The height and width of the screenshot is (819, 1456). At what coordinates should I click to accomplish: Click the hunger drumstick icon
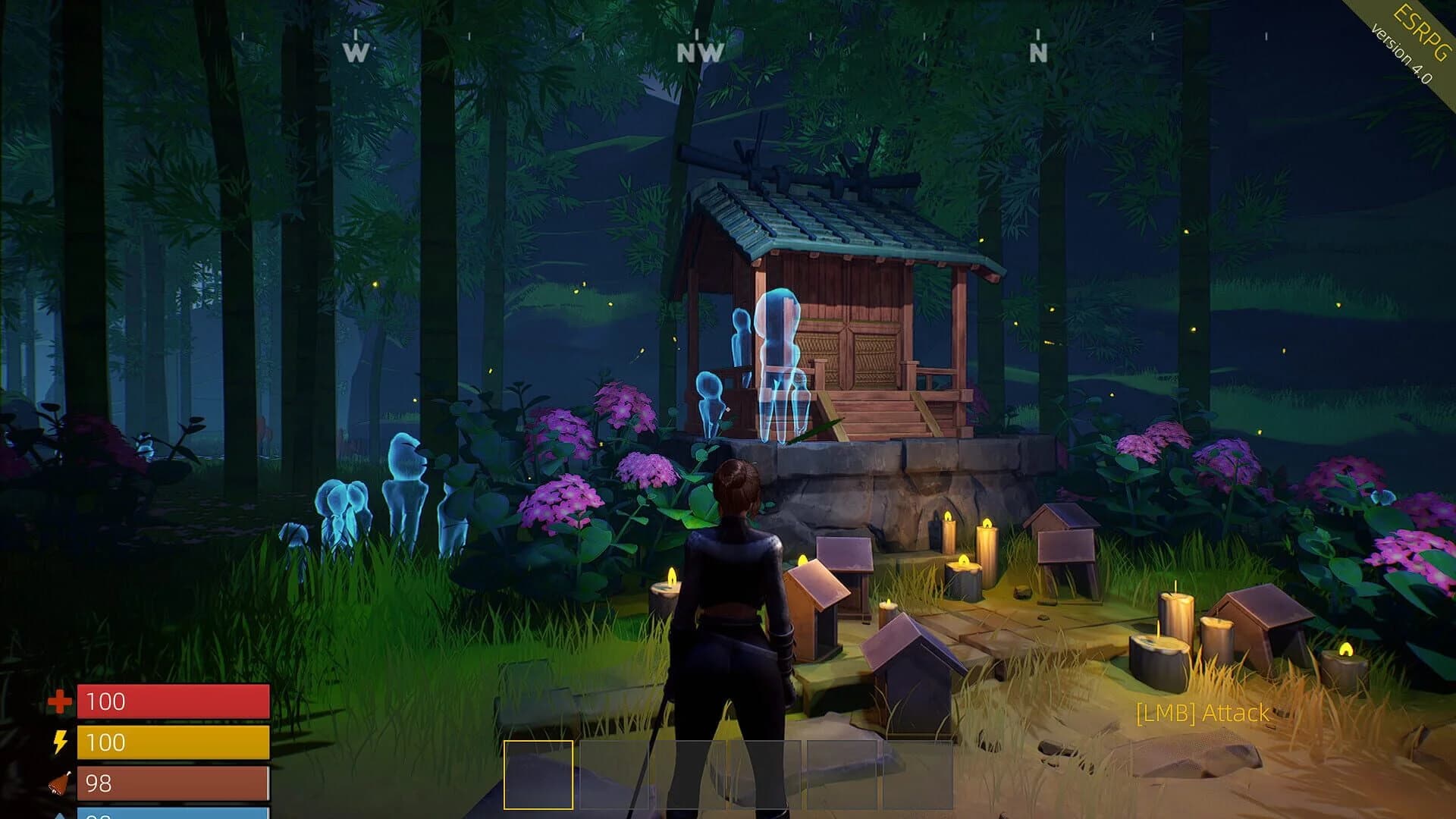(61, 783)
